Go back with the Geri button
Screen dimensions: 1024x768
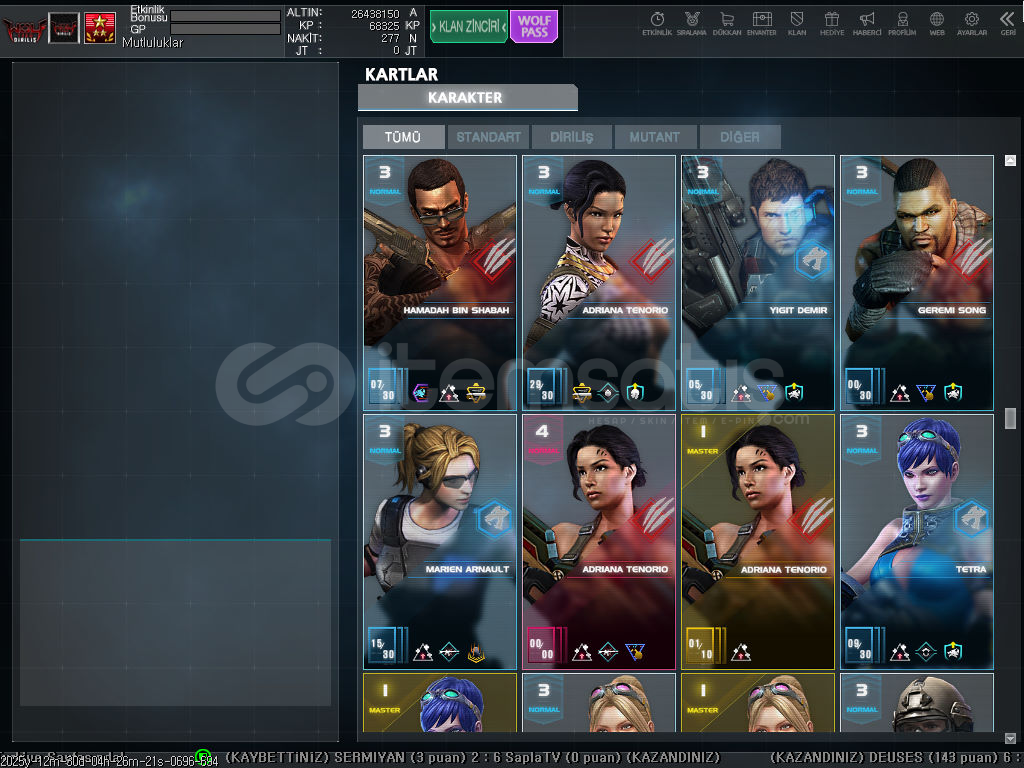1007,24
